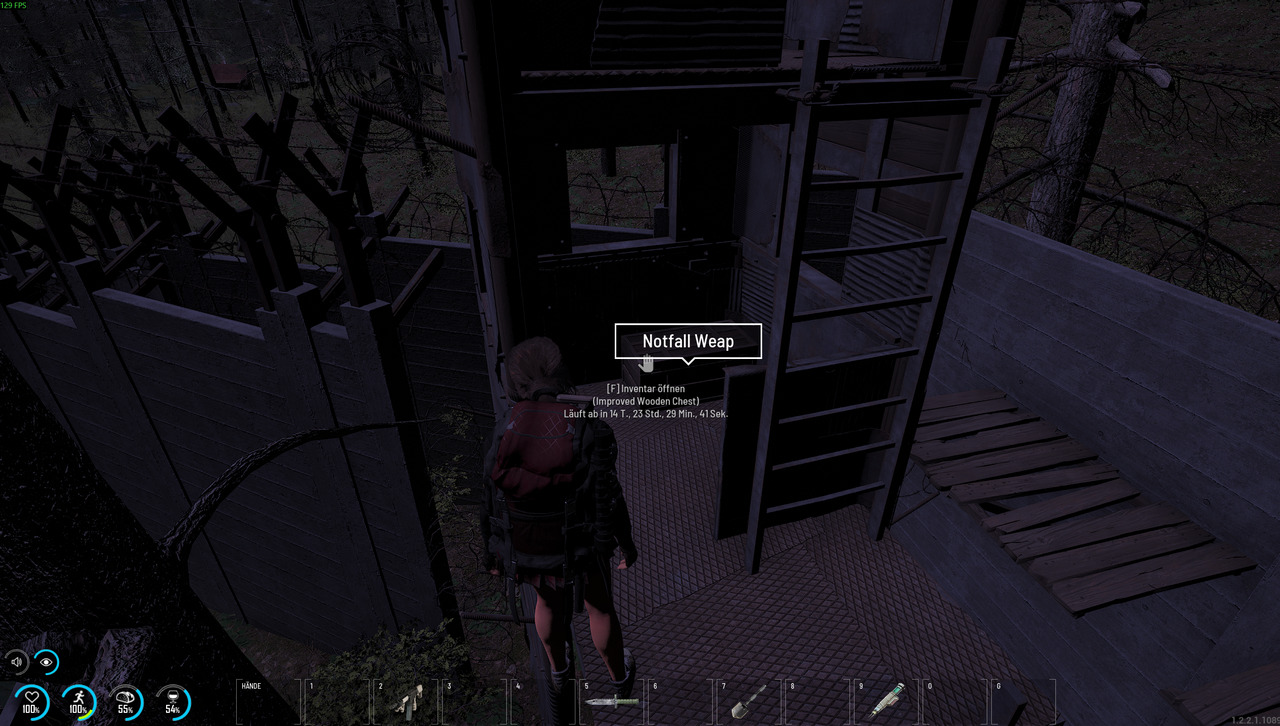Use the syringe item in slot 9
The width and height of the screenshot is (1280, 726).
(x=884, y=700)
